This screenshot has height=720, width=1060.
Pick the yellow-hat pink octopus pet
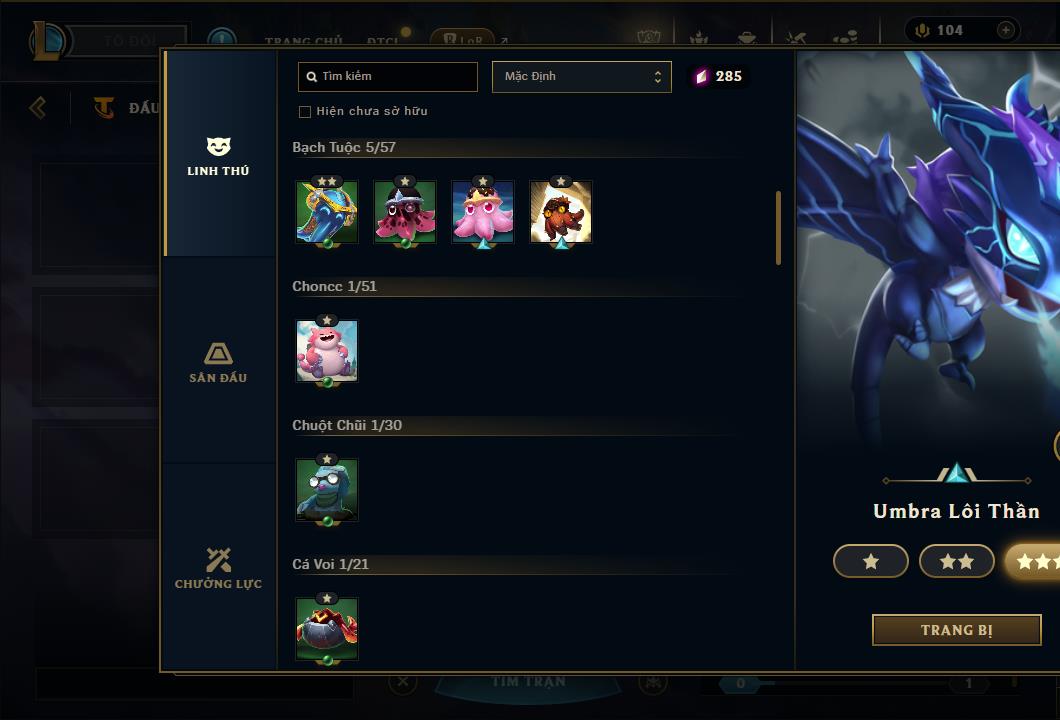(x=483, y=211)
